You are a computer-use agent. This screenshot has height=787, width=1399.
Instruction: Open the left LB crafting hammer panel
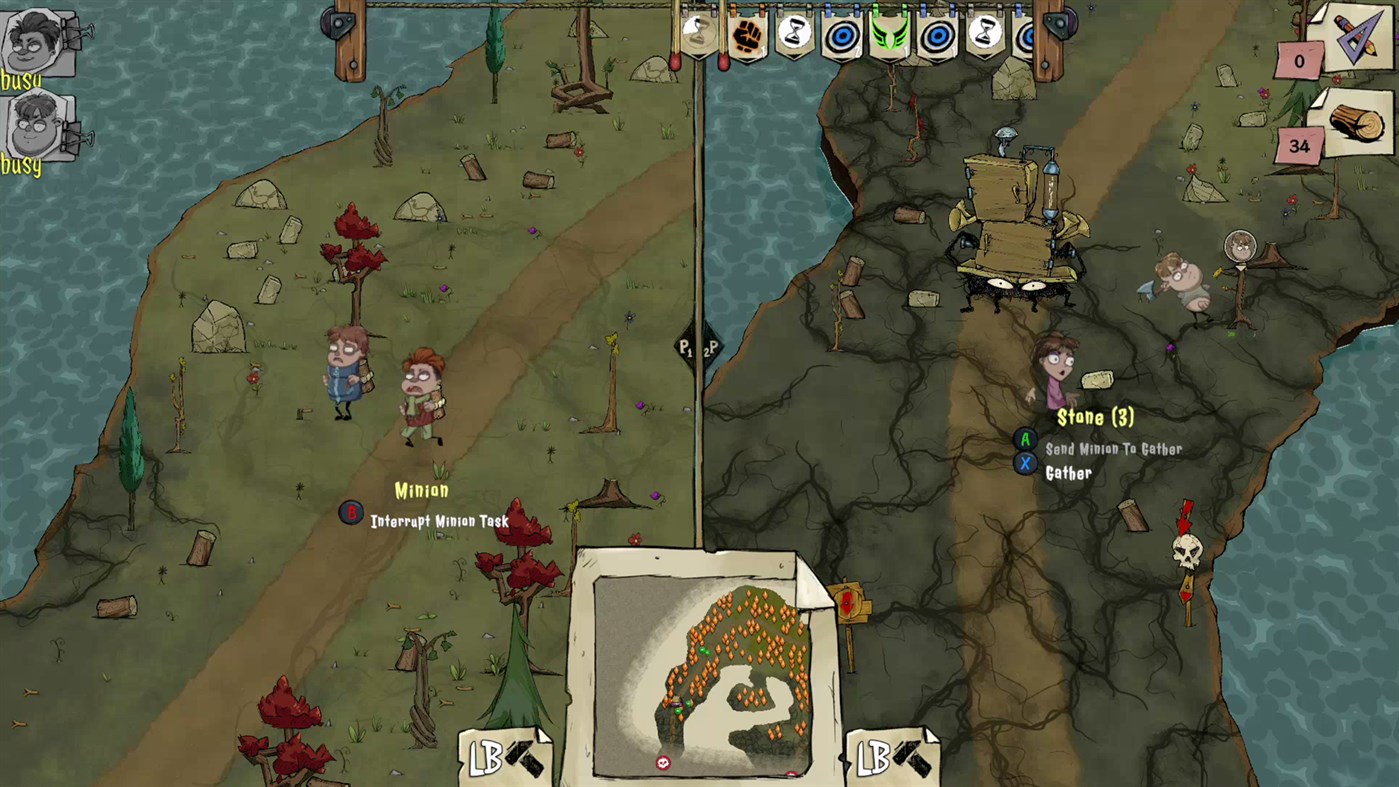tap(506, 759)
